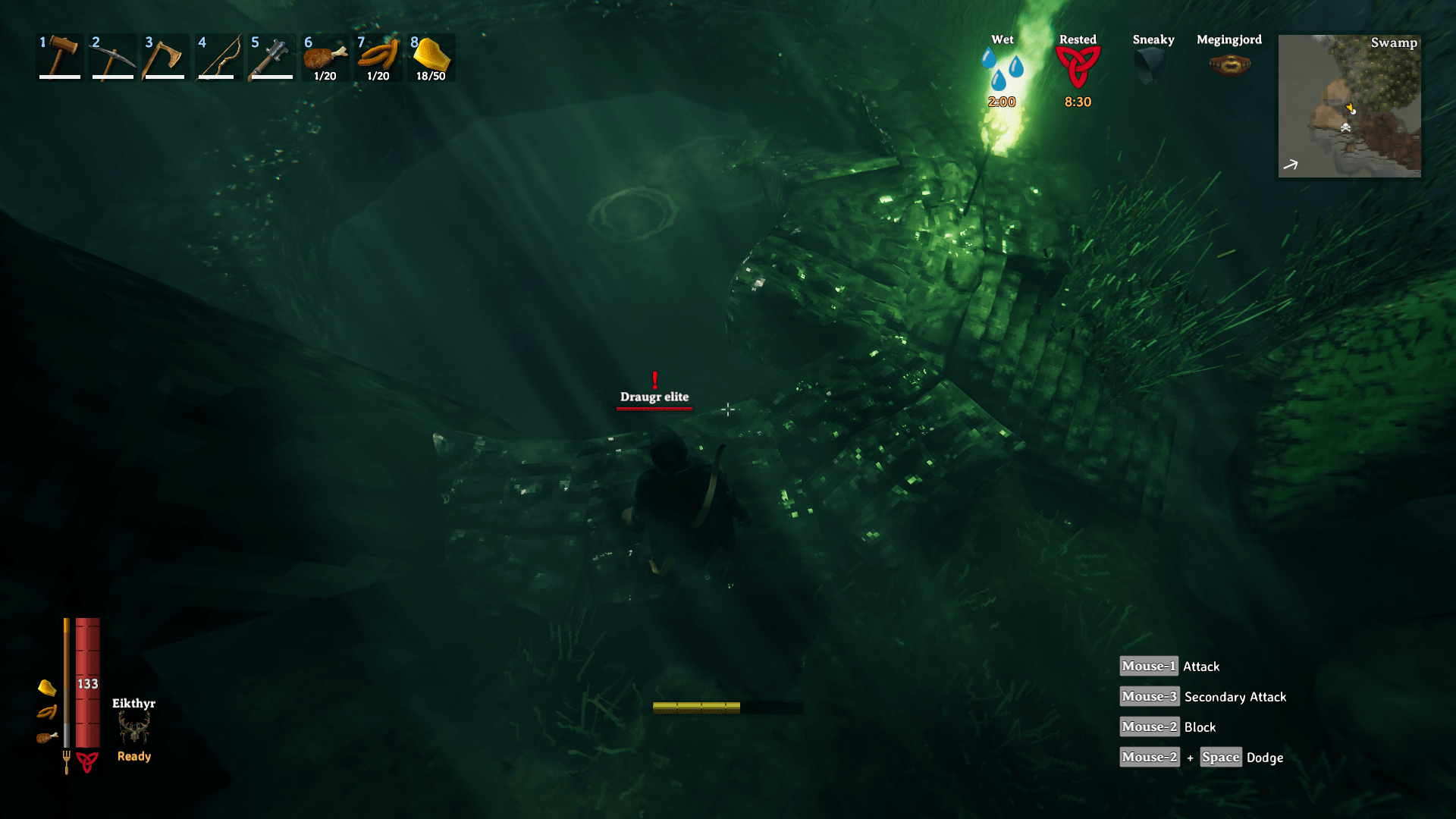
Task: Open the Swamp minimap panel
Action: coord(1349,106)
